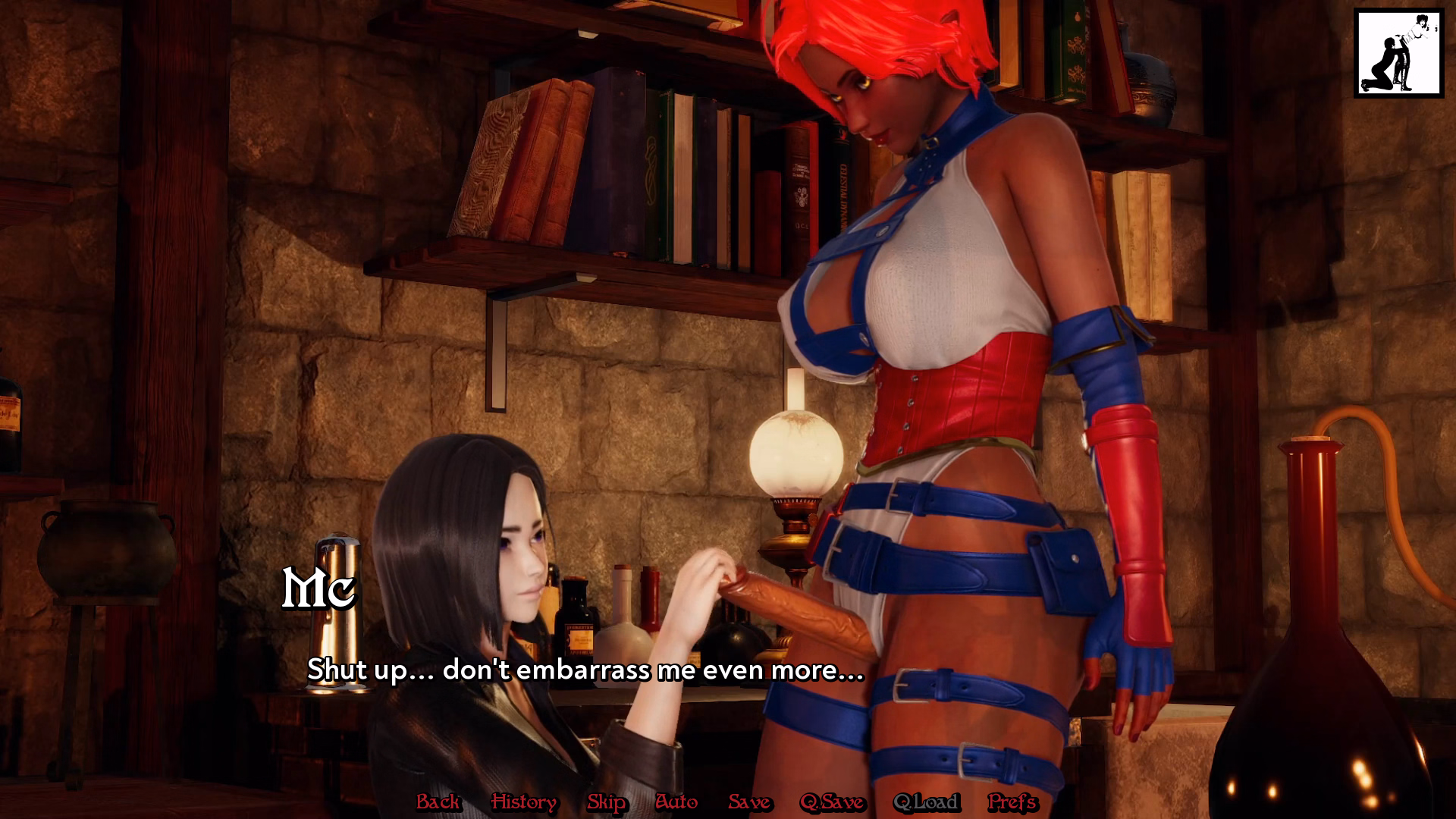1456x819 pixels.
Task: Click the scene position thumbnail in the corner
Action: pos(1399,52)
